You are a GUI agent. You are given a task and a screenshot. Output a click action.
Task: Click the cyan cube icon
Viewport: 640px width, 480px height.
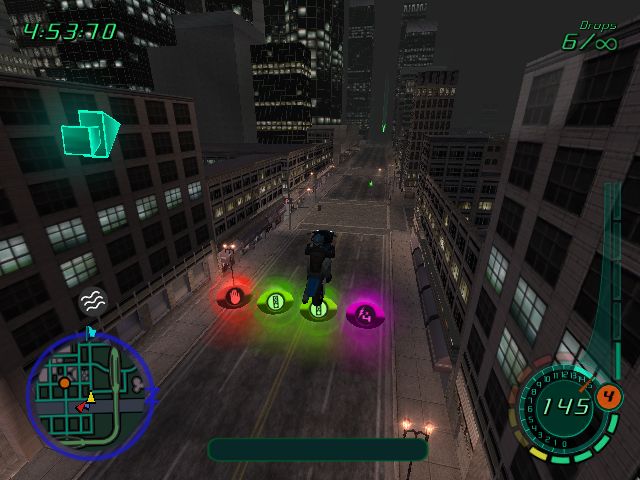(x=89, y=133)
